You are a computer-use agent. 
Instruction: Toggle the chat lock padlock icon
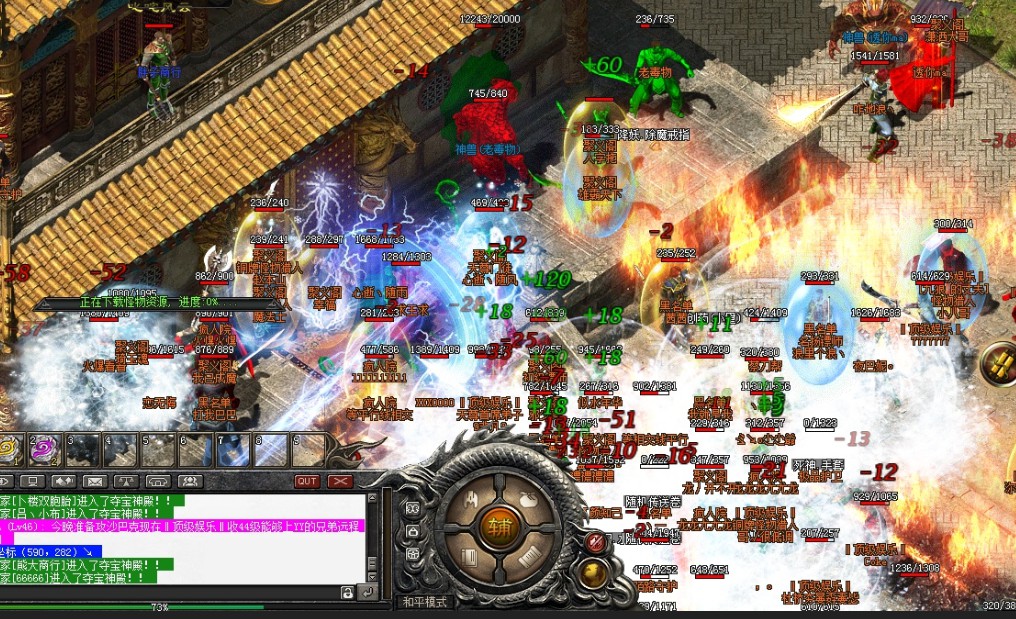(x=347, y=593)
